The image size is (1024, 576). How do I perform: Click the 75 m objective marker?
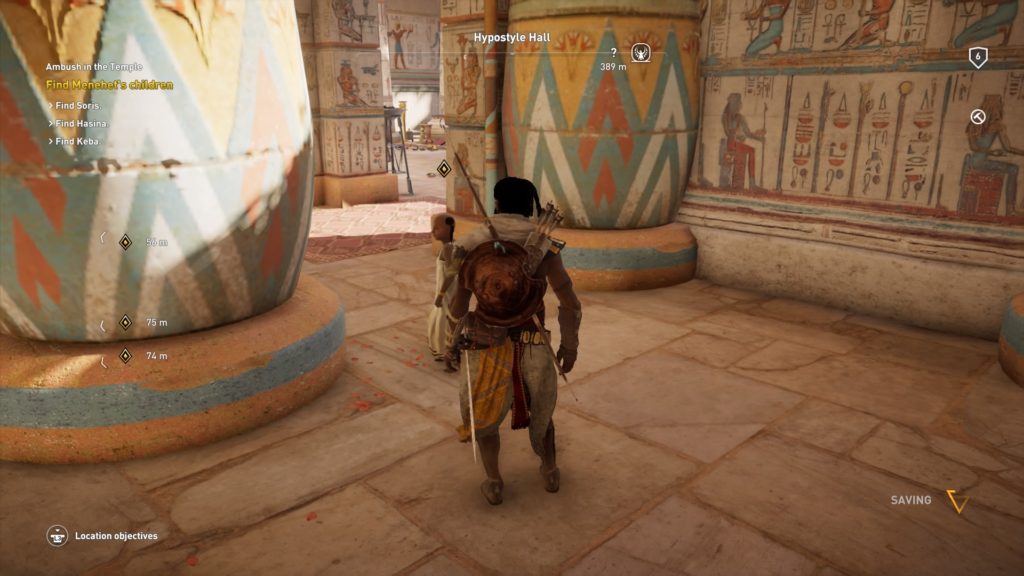coord(126,322)
